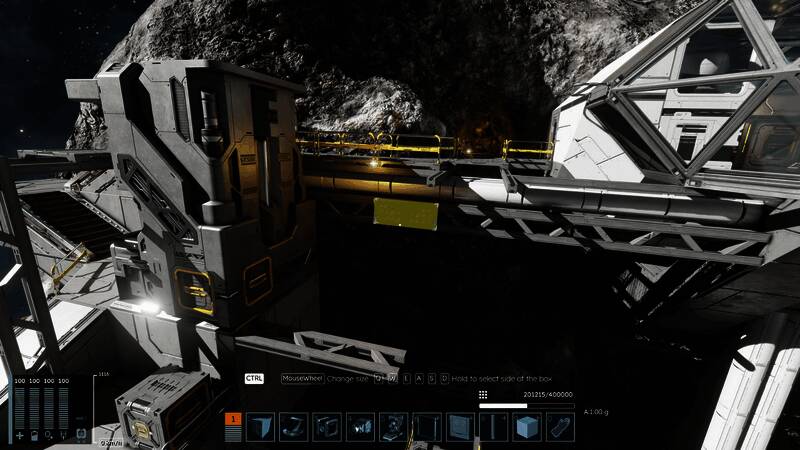
Task: Select the light blue cube block slot
Action: (x=527, y=427)
